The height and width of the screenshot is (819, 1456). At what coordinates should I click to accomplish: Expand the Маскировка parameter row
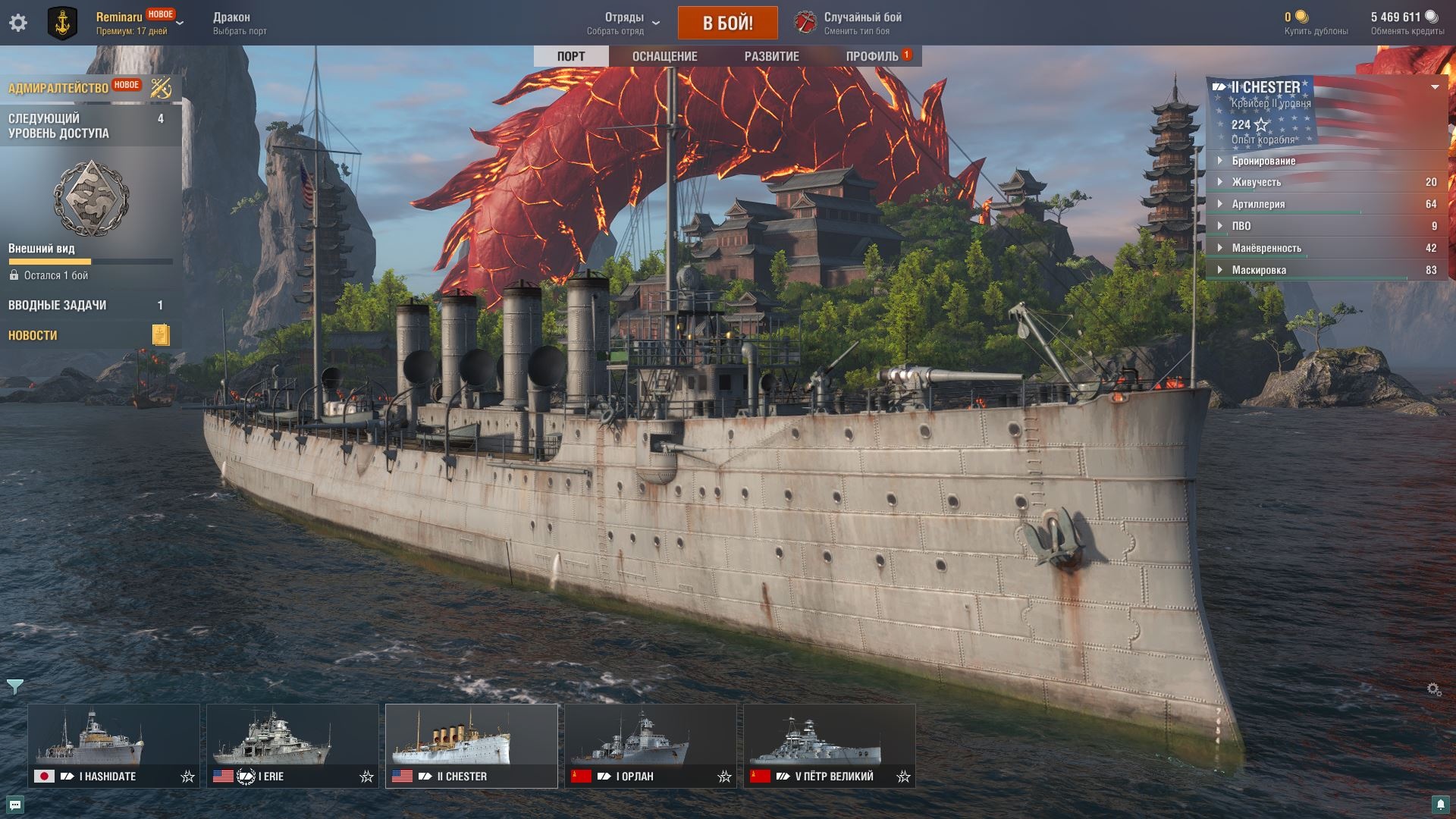point(1258,270)
